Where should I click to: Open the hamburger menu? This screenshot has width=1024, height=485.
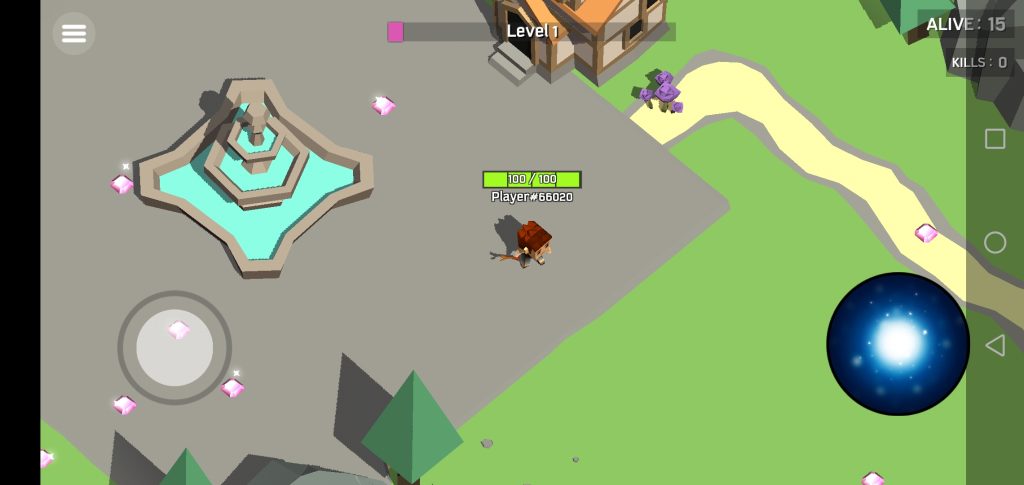pos(74,33)
